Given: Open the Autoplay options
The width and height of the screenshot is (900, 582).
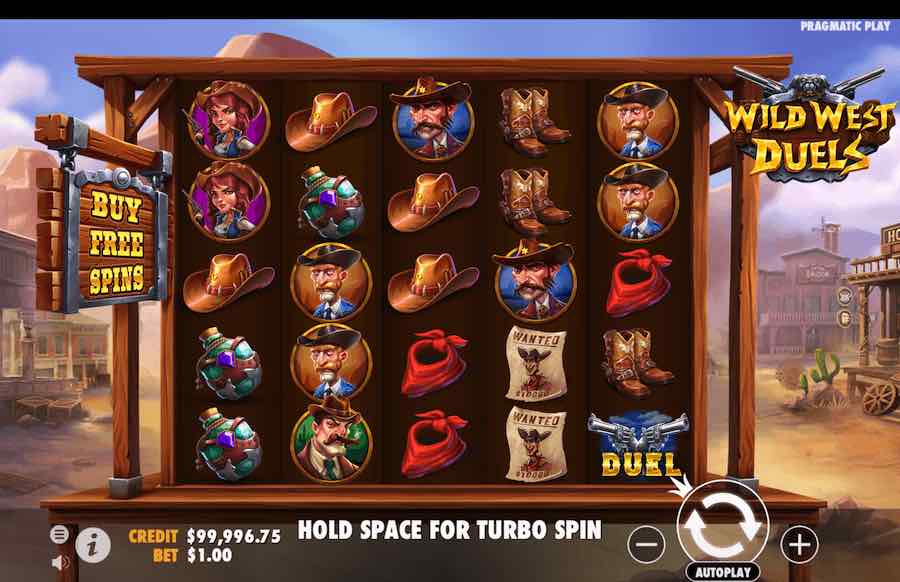Looking at the screenshot, I should coord(722,573).
